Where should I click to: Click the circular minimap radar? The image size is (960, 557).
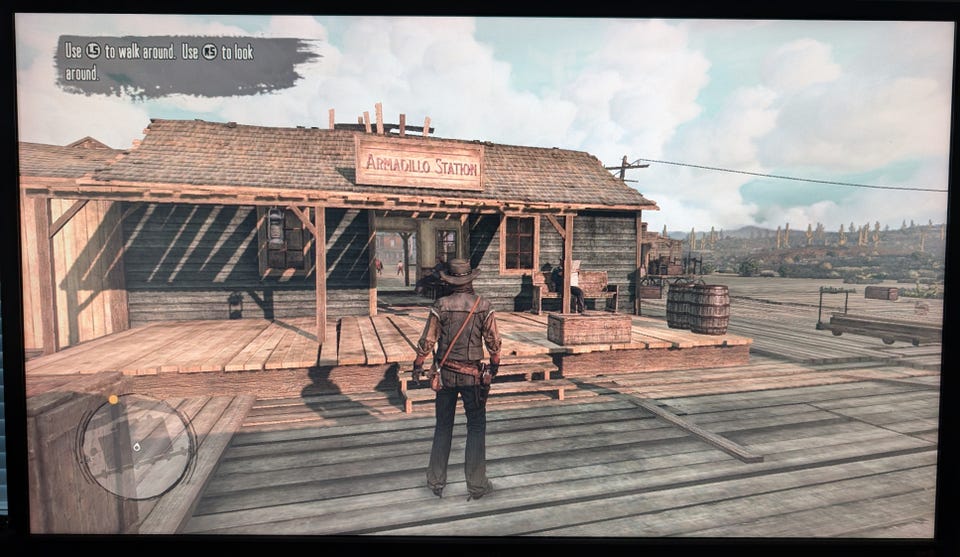coord(136,447)
